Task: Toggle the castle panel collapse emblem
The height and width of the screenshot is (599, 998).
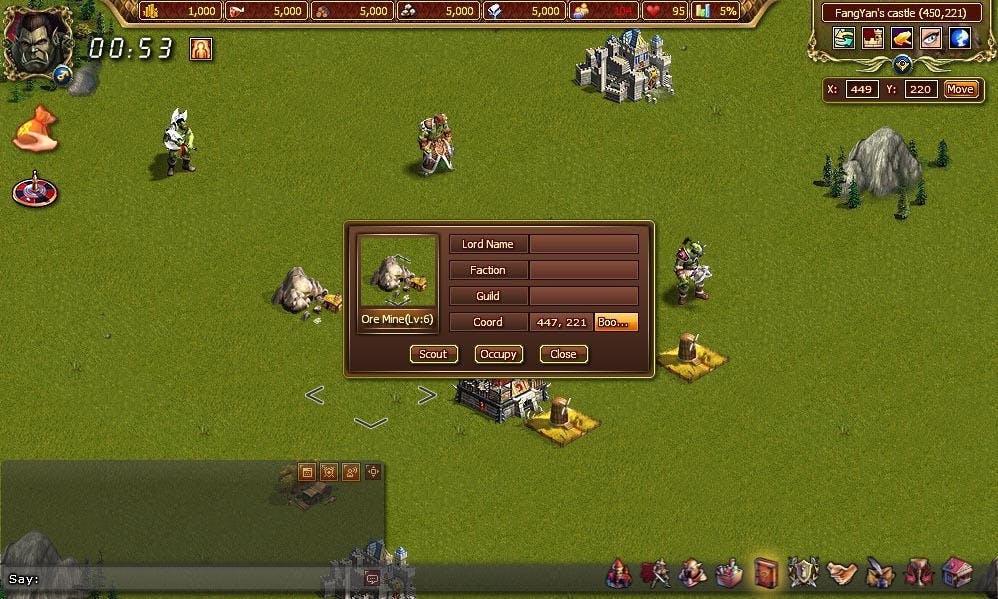Action: [902, 64]
